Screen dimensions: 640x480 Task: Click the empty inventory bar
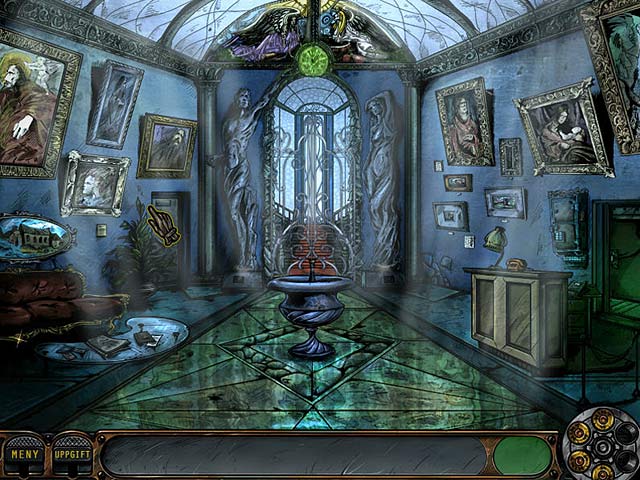[x=294, y=456]
